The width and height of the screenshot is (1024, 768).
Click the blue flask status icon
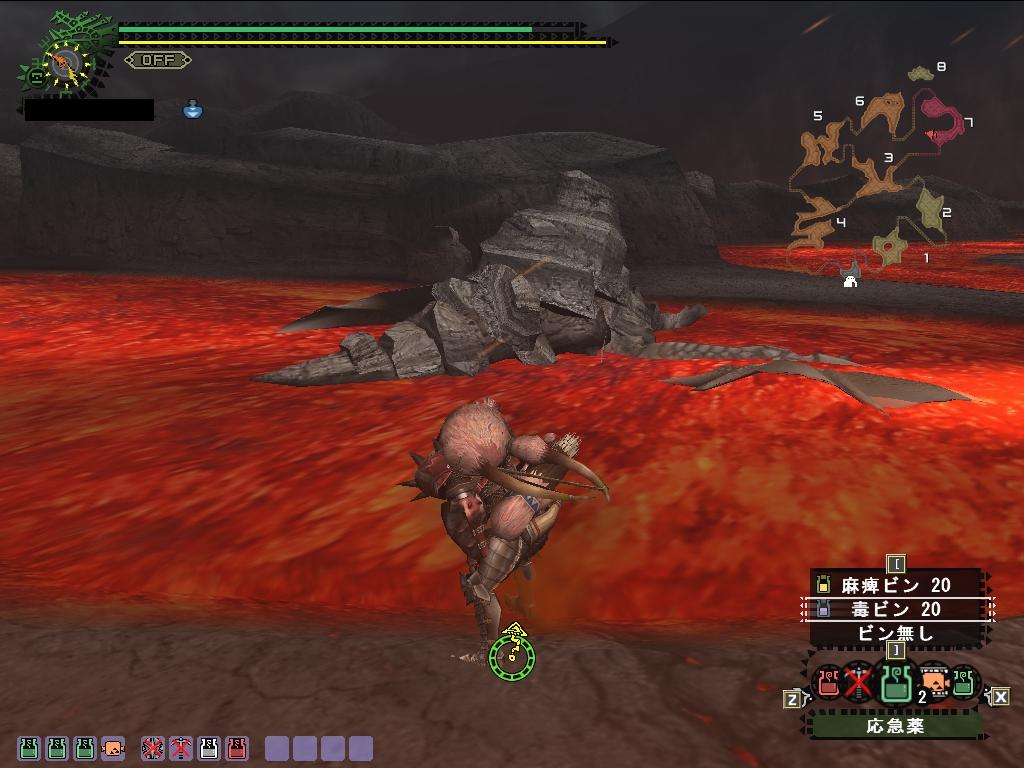click(x=193, y=109)
